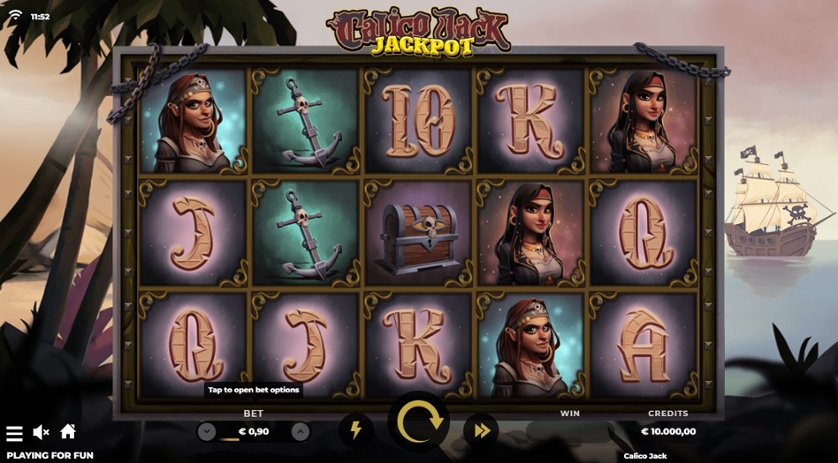This screenshot has width=838, height=463.
Task: Go to the home screen icon
Action: click(68, 432)
